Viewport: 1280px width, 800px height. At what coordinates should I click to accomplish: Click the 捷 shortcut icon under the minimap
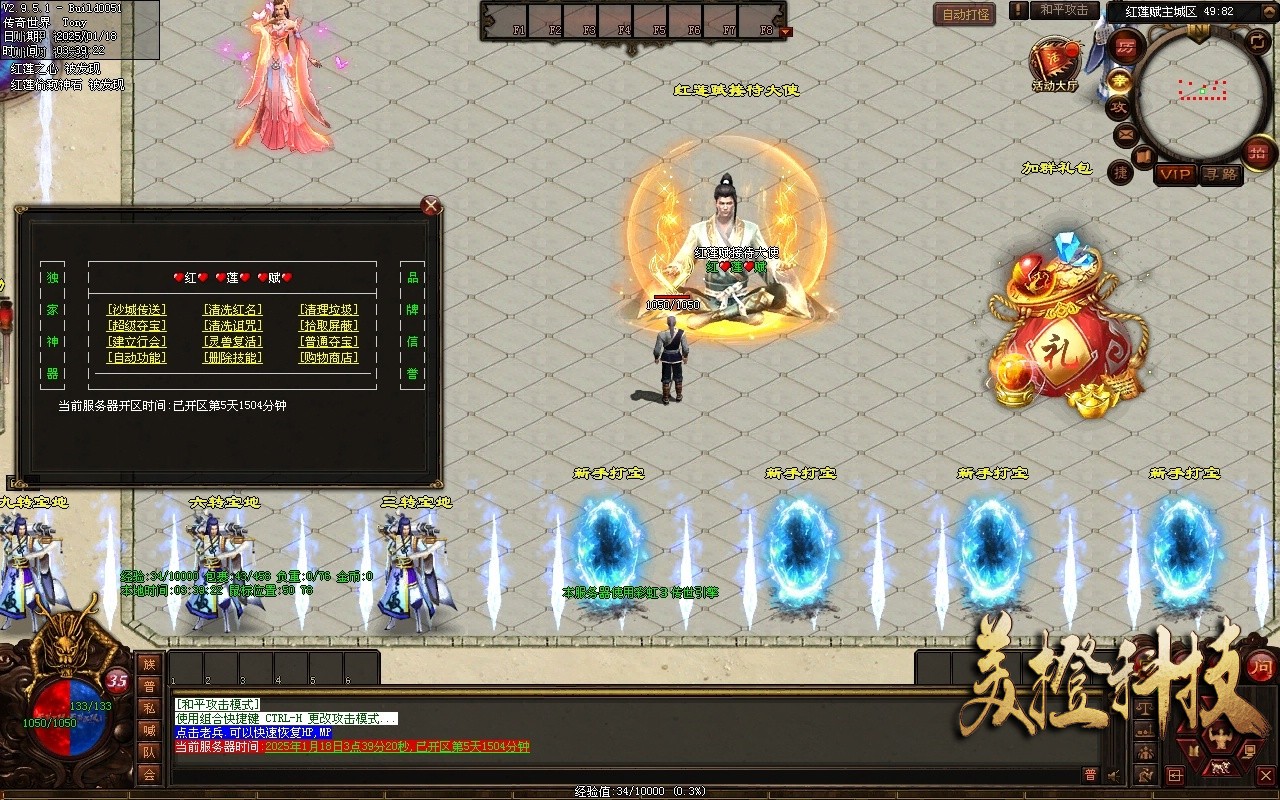[1122, 171]
